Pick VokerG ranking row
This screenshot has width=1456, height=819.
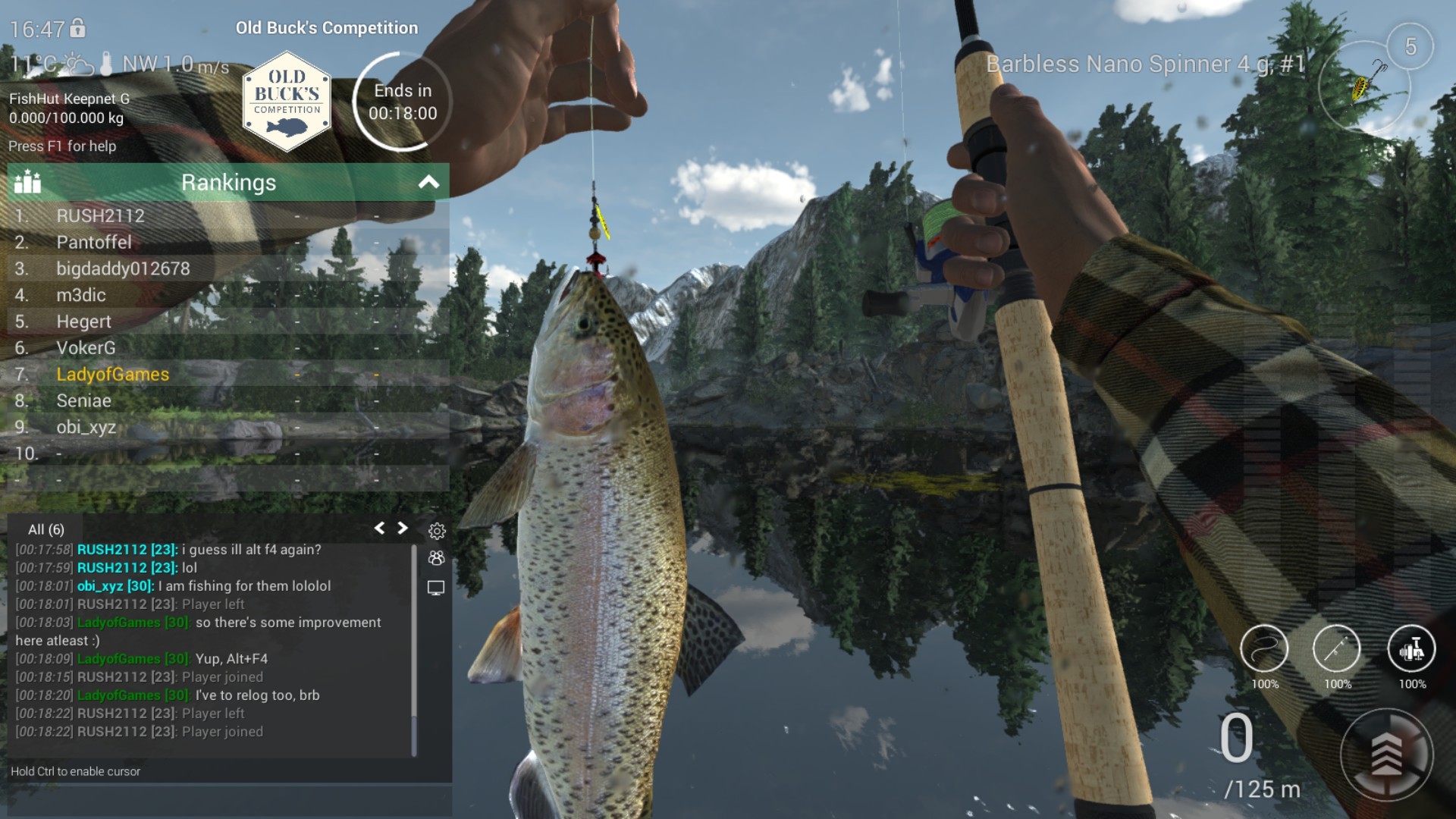(x=86, y=348)
